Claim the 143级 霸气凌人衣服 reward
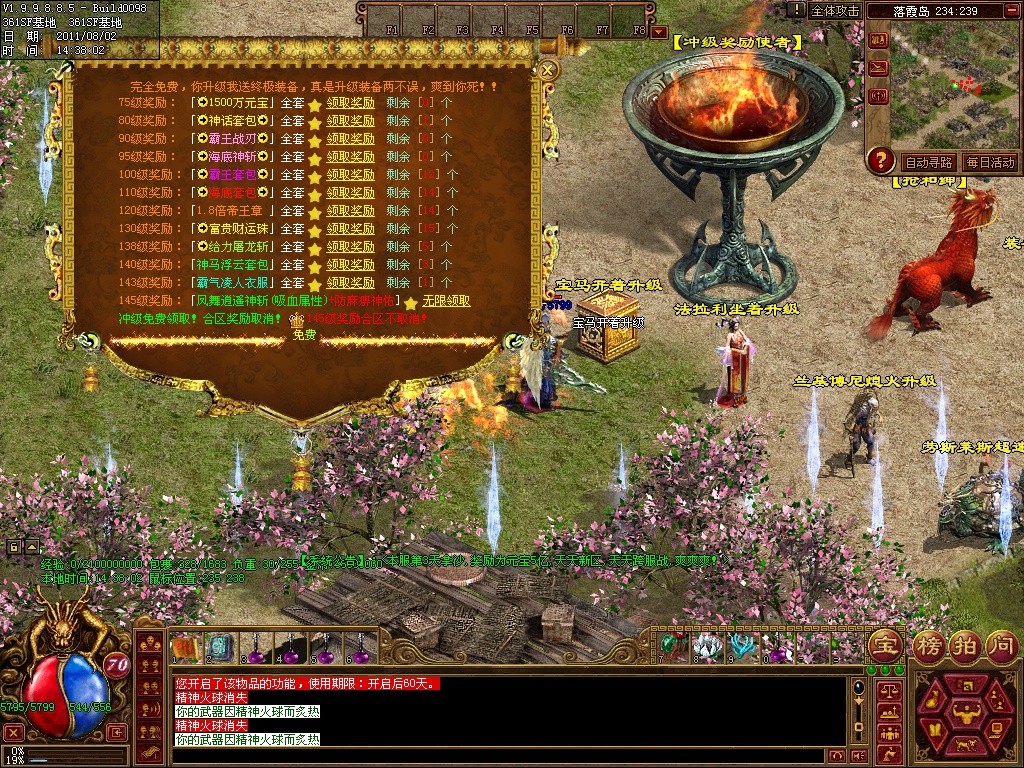The width and height of the screenshot is (1024, 768). click(x=350, y=282)
